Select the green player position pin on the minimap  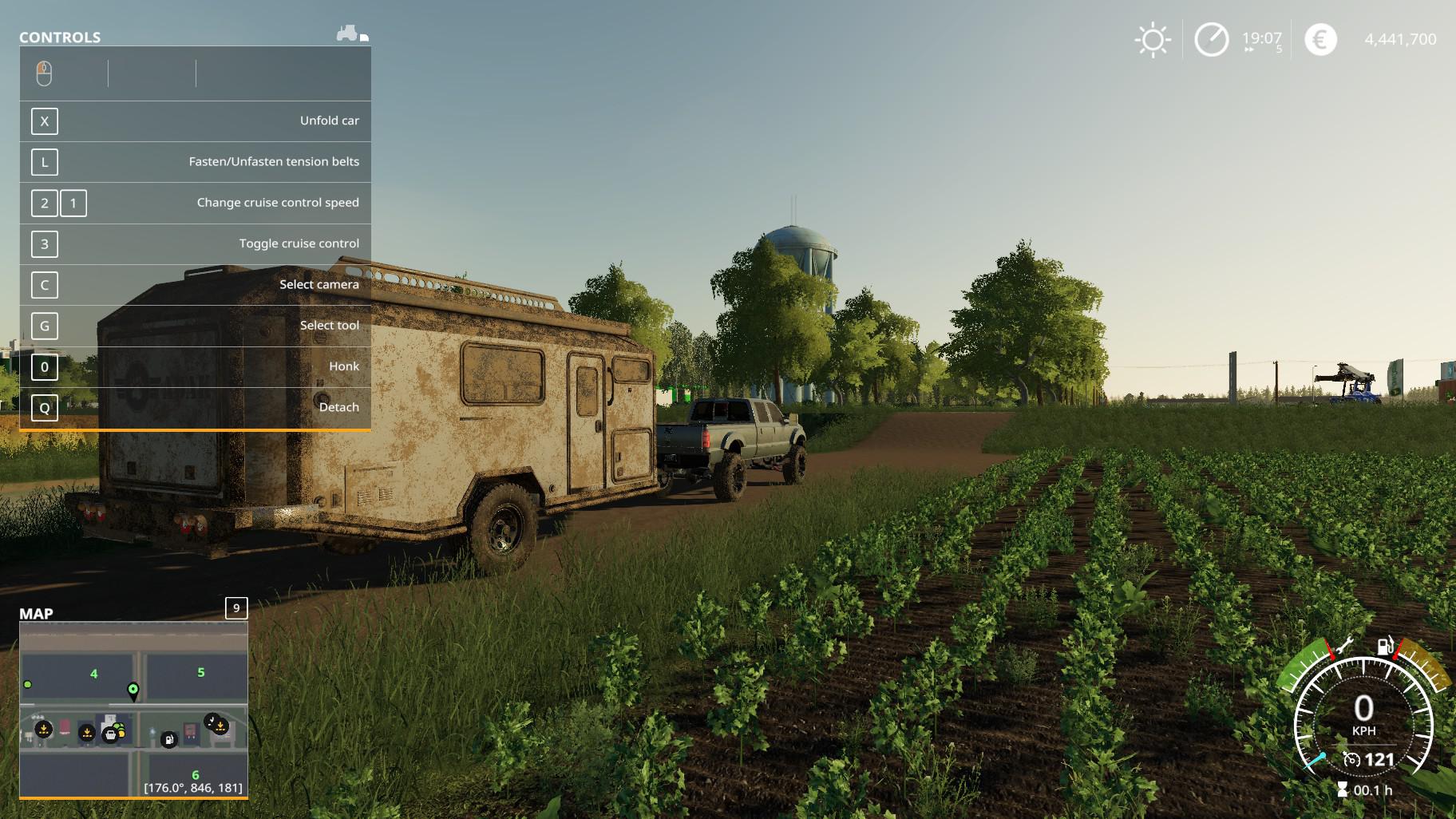pos(133,690)
